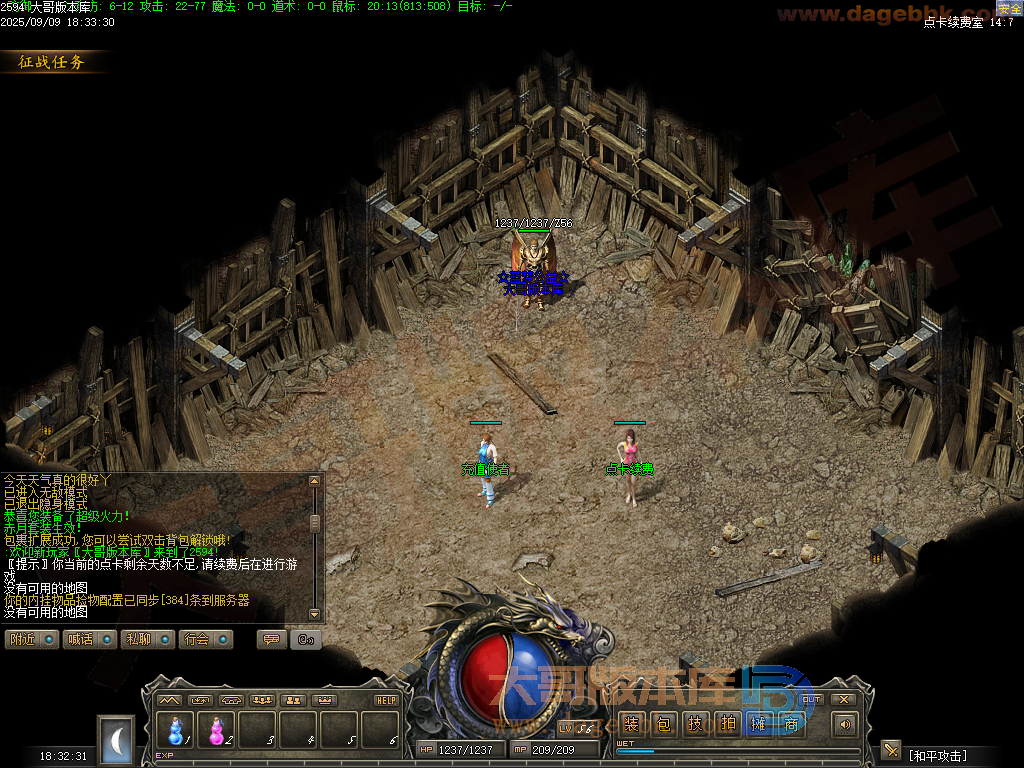Click the crown icon button

325,700
